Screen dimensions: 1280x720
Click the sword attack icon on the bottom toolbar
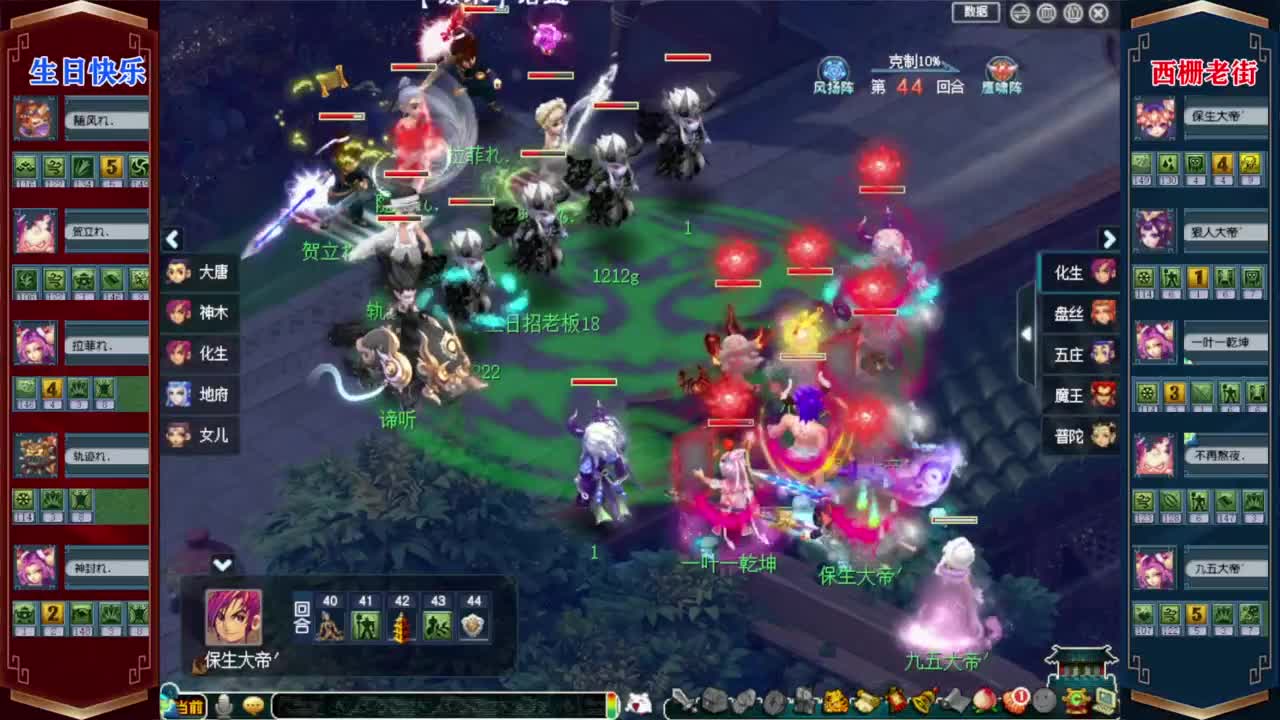(x=684, y=703)
